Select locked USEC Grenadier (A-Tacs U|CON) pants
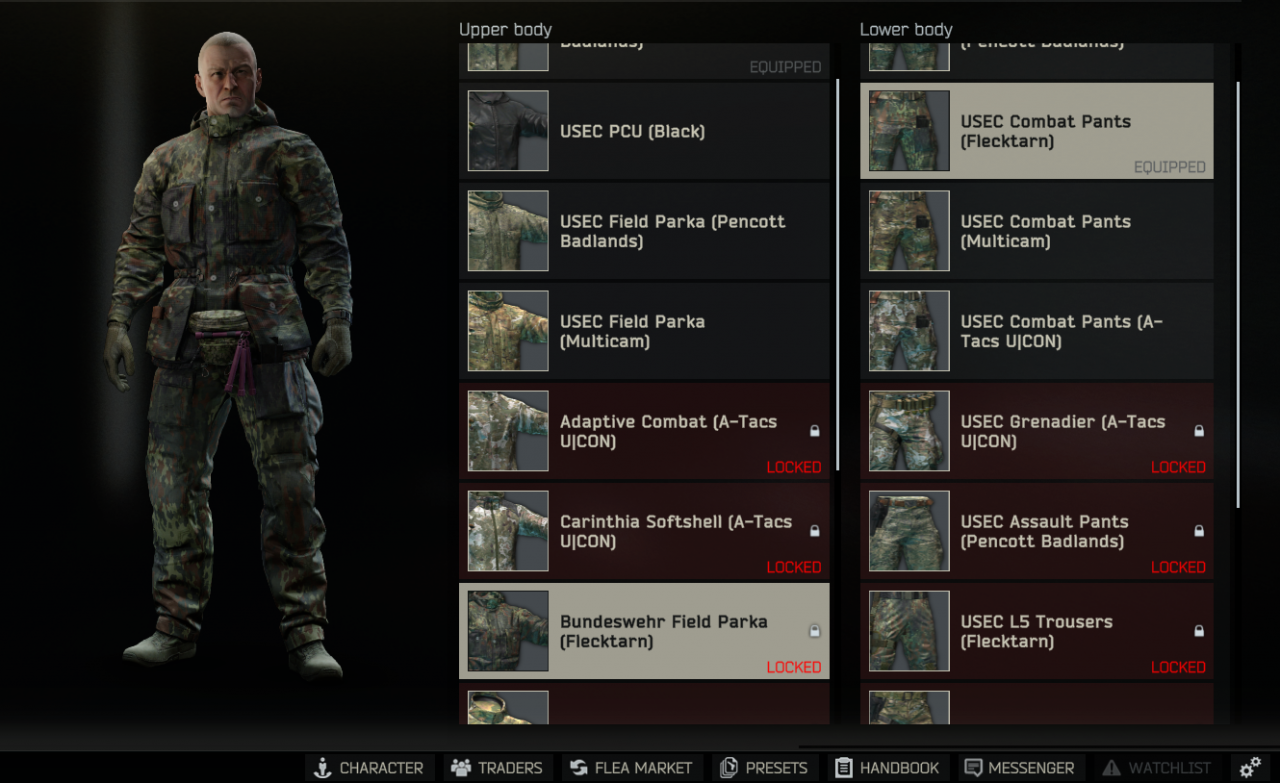Screen dimensions: 1280x783 pyautogui.click(x=1036, y=431)
